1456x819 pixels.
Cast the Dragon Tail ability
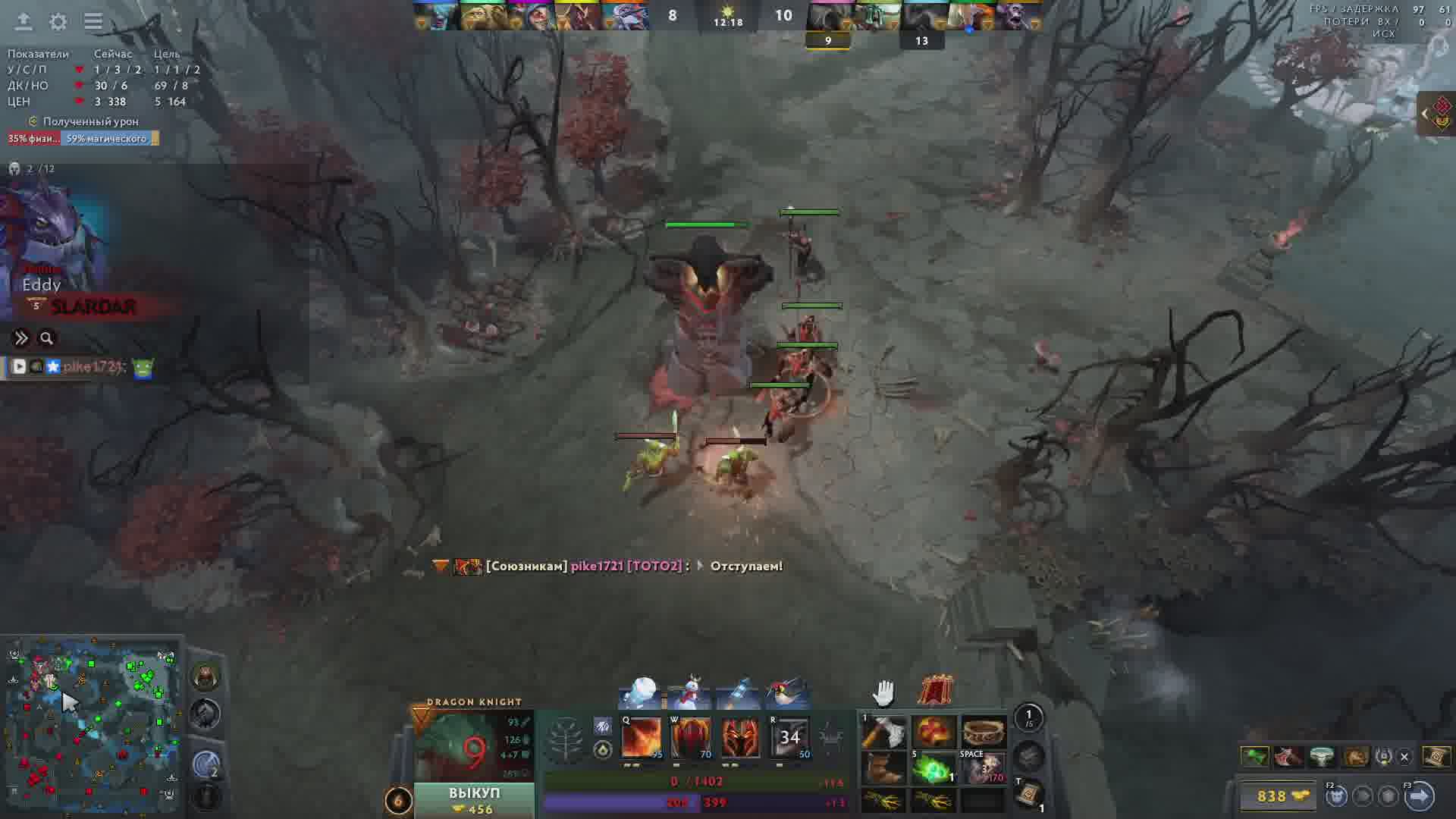pos(691,738)
